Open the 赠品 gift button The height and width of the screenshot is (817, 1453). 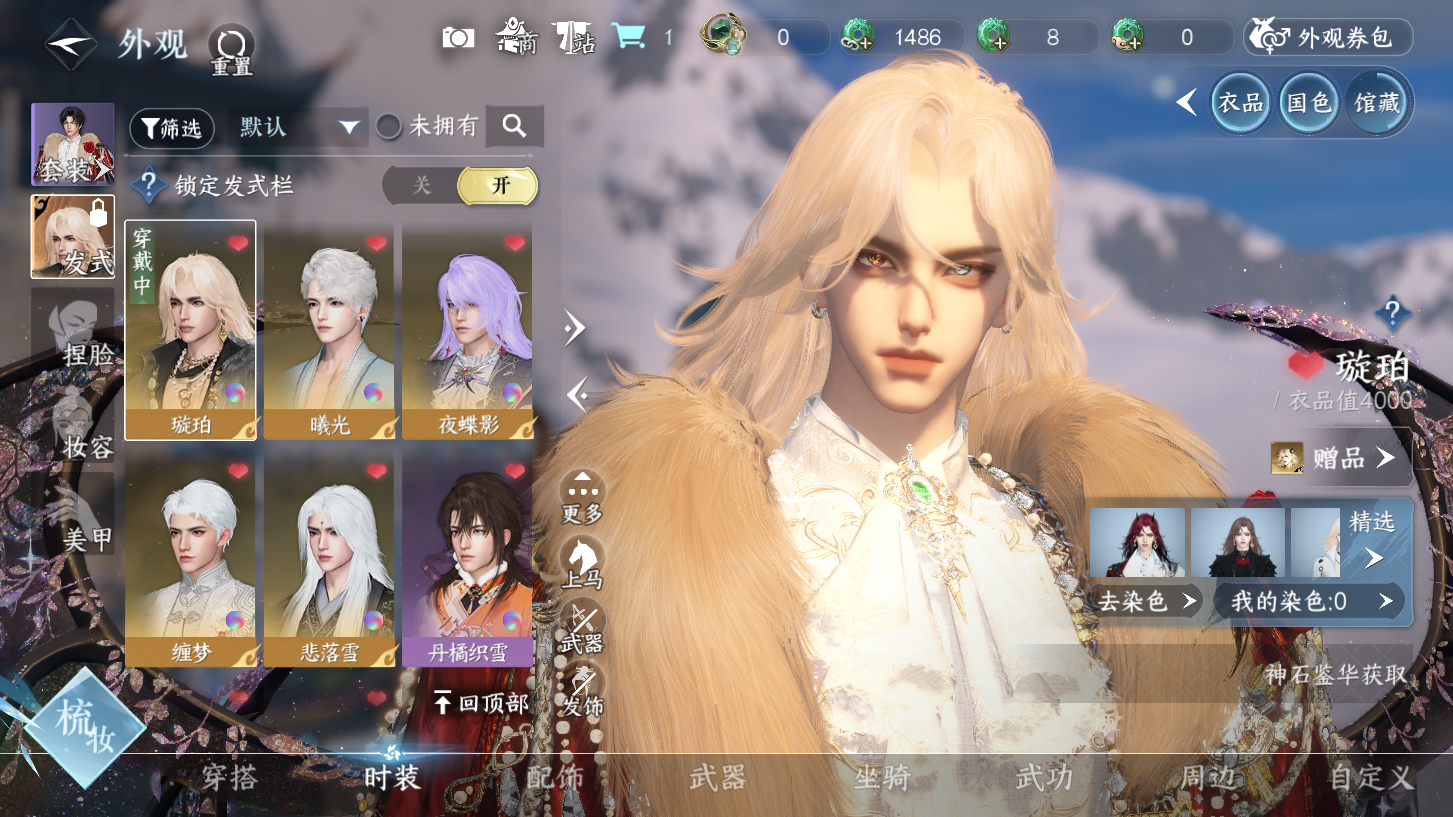[1339, 458]
